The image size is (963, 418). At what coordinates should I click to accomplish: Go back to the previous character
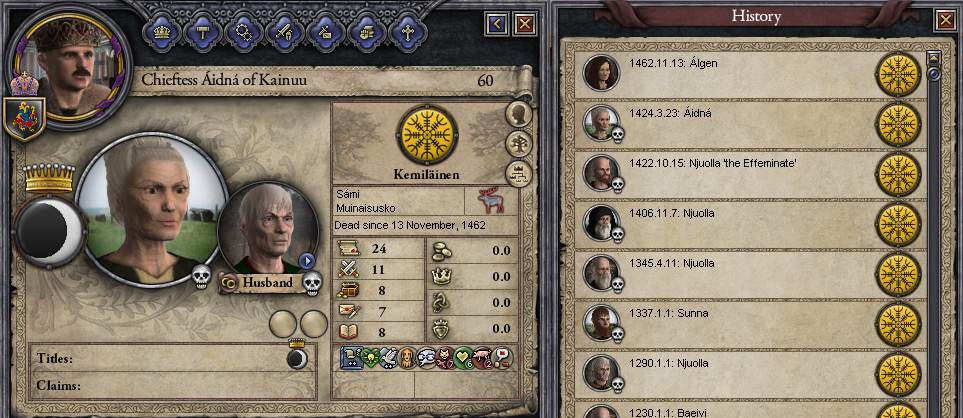(x=497, y=22)
